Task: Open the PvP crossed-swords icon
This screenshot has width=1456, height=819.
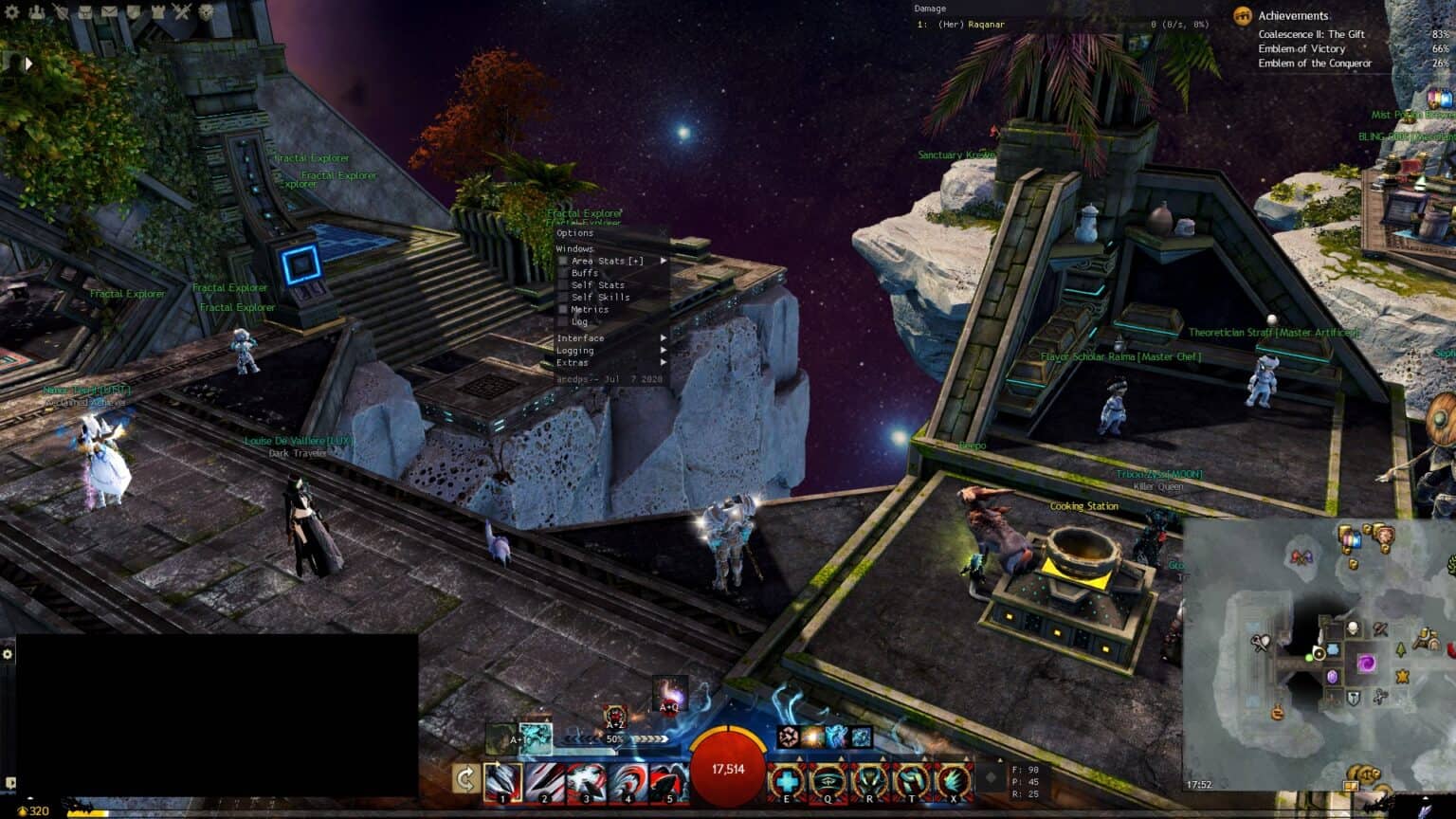Action: tap(182, 11)
